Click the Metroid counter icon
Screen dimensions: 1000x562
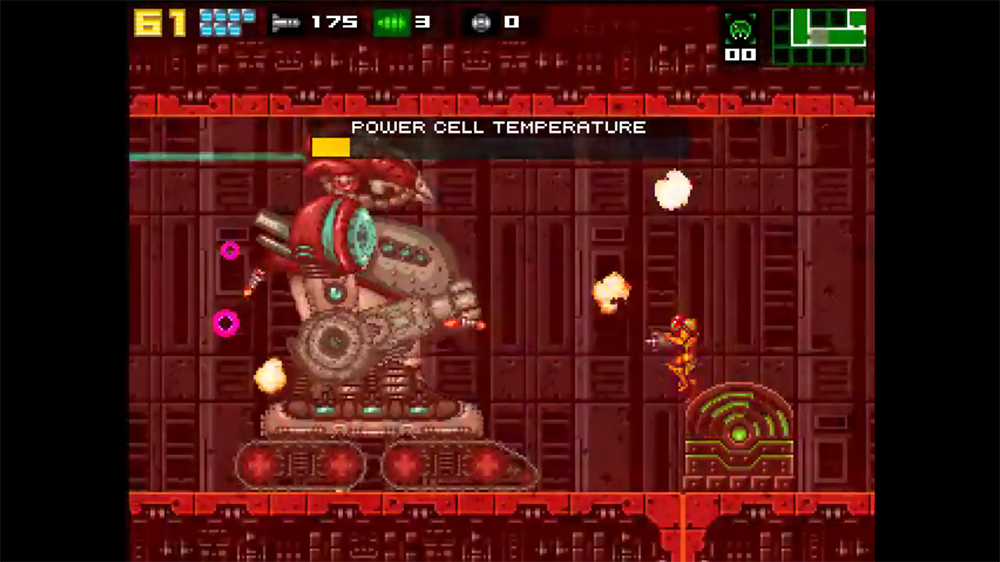coord(740,28)
